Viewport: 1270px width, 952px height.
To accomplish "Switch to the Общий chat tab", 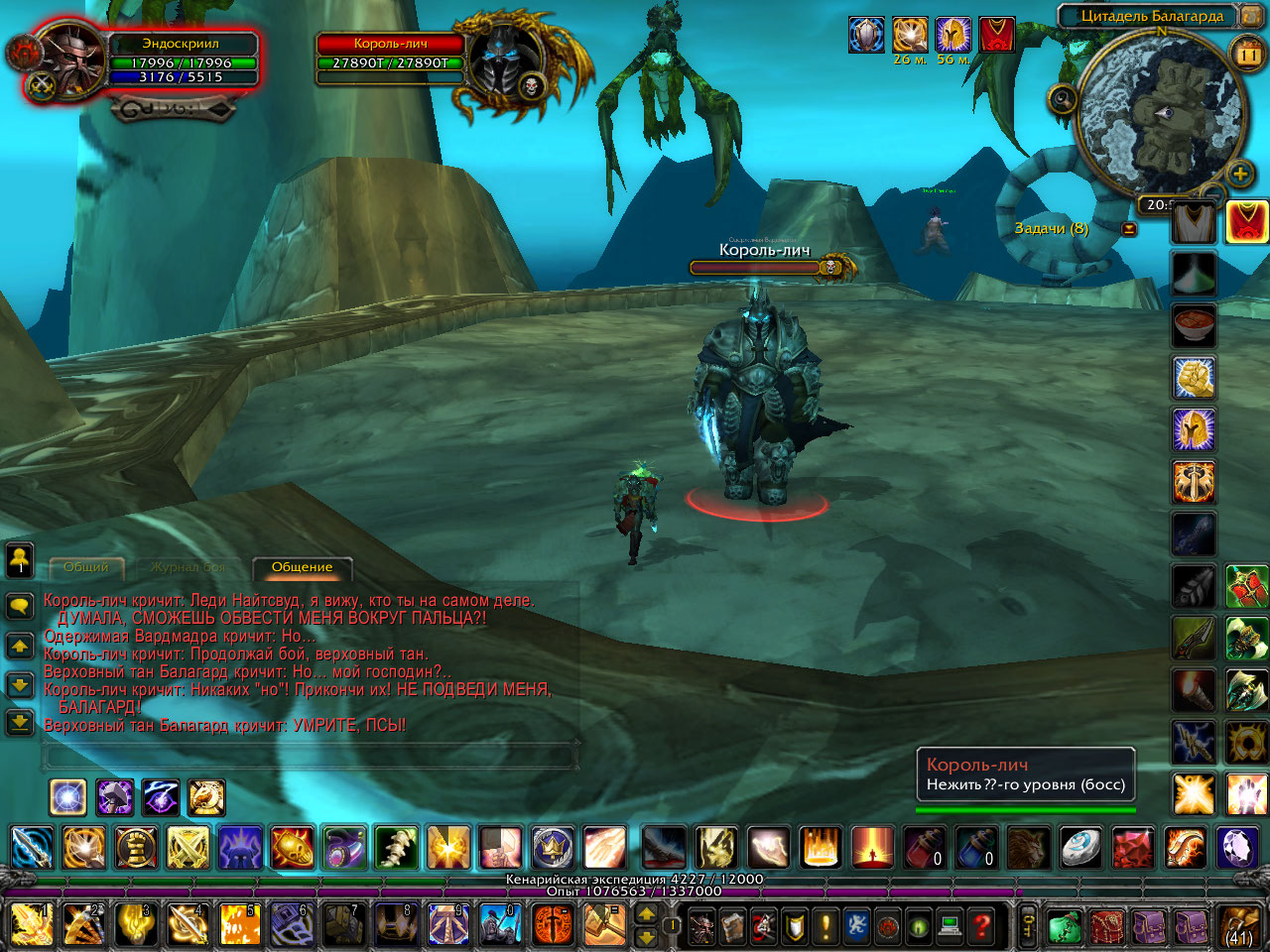I will coord(86,567).
